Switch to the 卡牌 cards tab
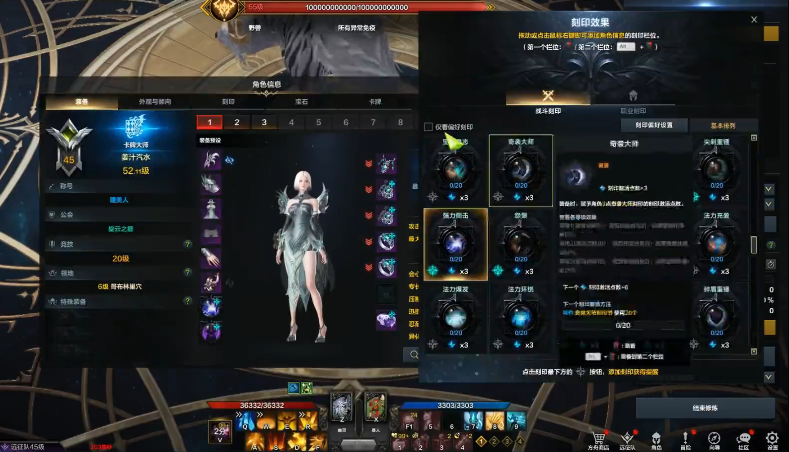The width and height of the screenshot is (789, 452). 375,101
